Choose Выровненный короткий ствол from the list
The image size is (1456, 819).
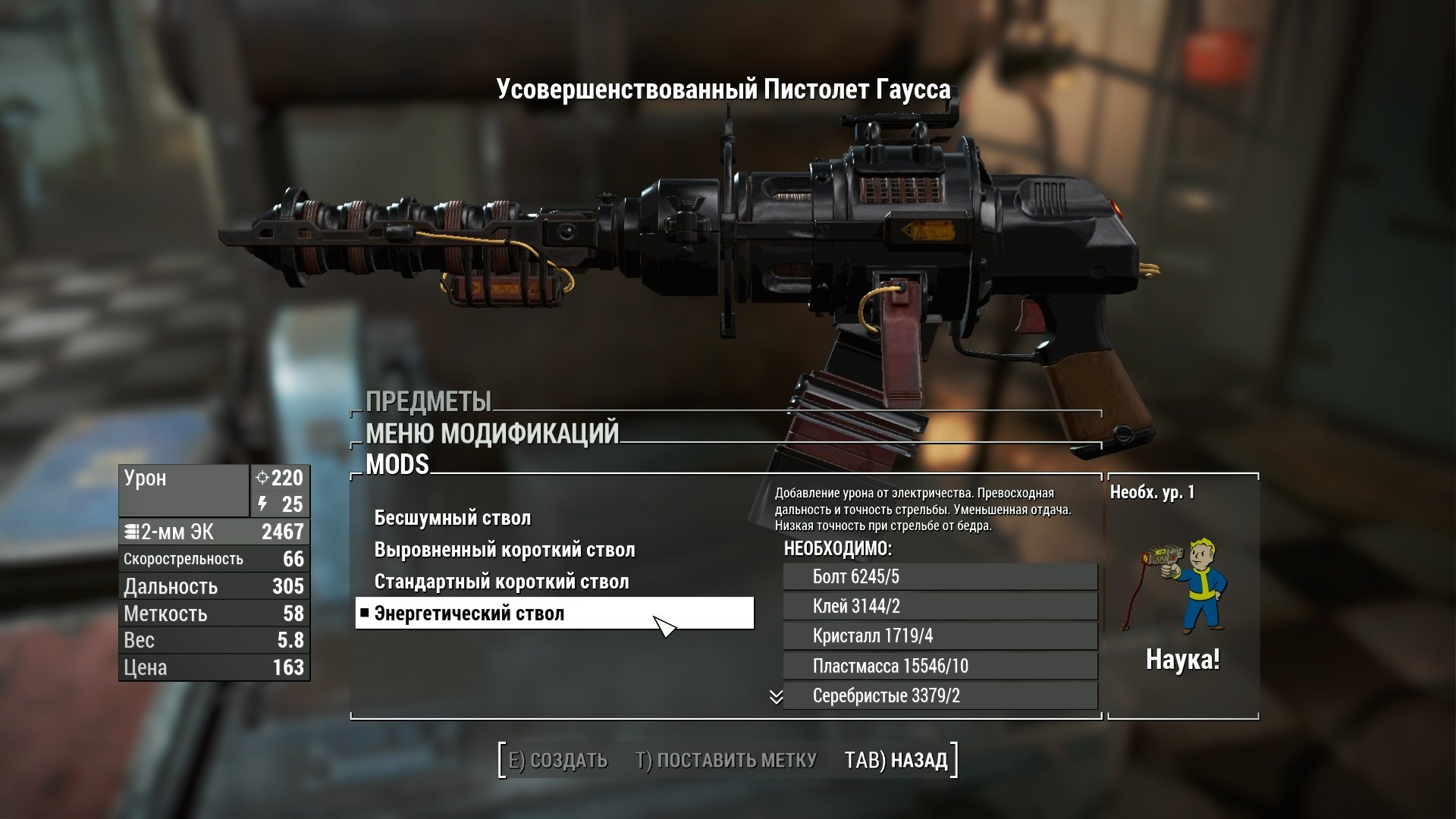[x=504, y=551]
